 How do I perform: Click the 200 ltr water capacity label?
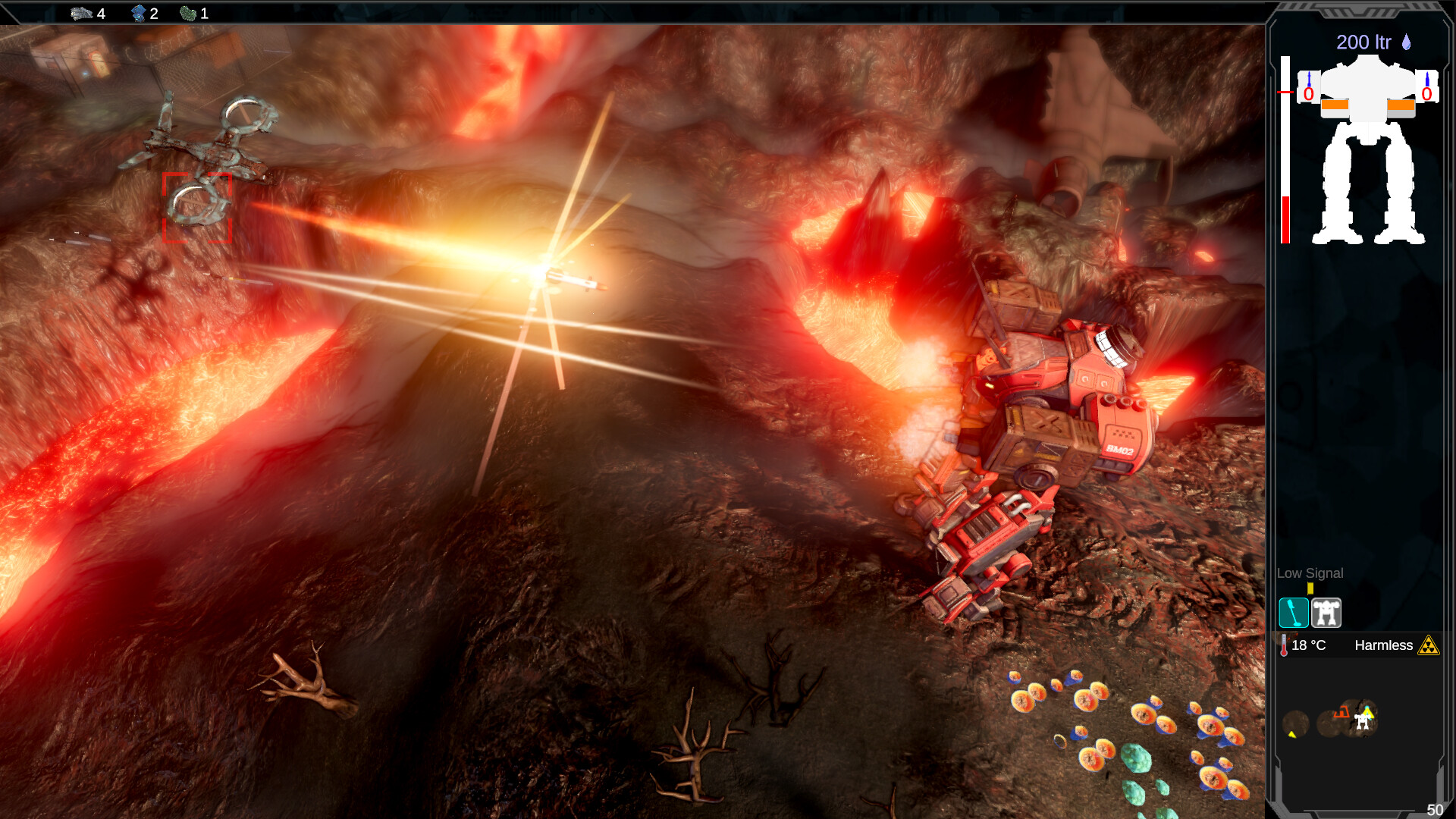pyautogui.click(x=1365, y=43)
